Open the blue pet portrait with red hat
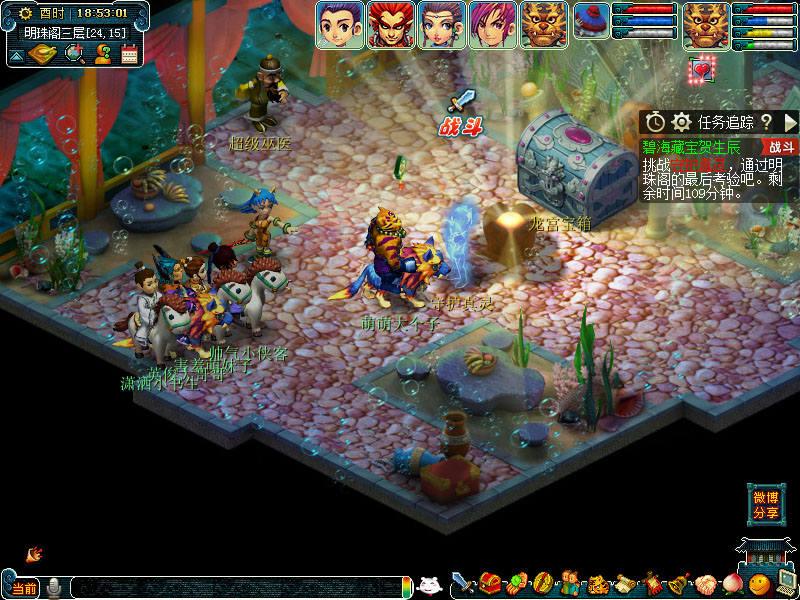This screenshot has width=800, height=600. click(592, 22)
